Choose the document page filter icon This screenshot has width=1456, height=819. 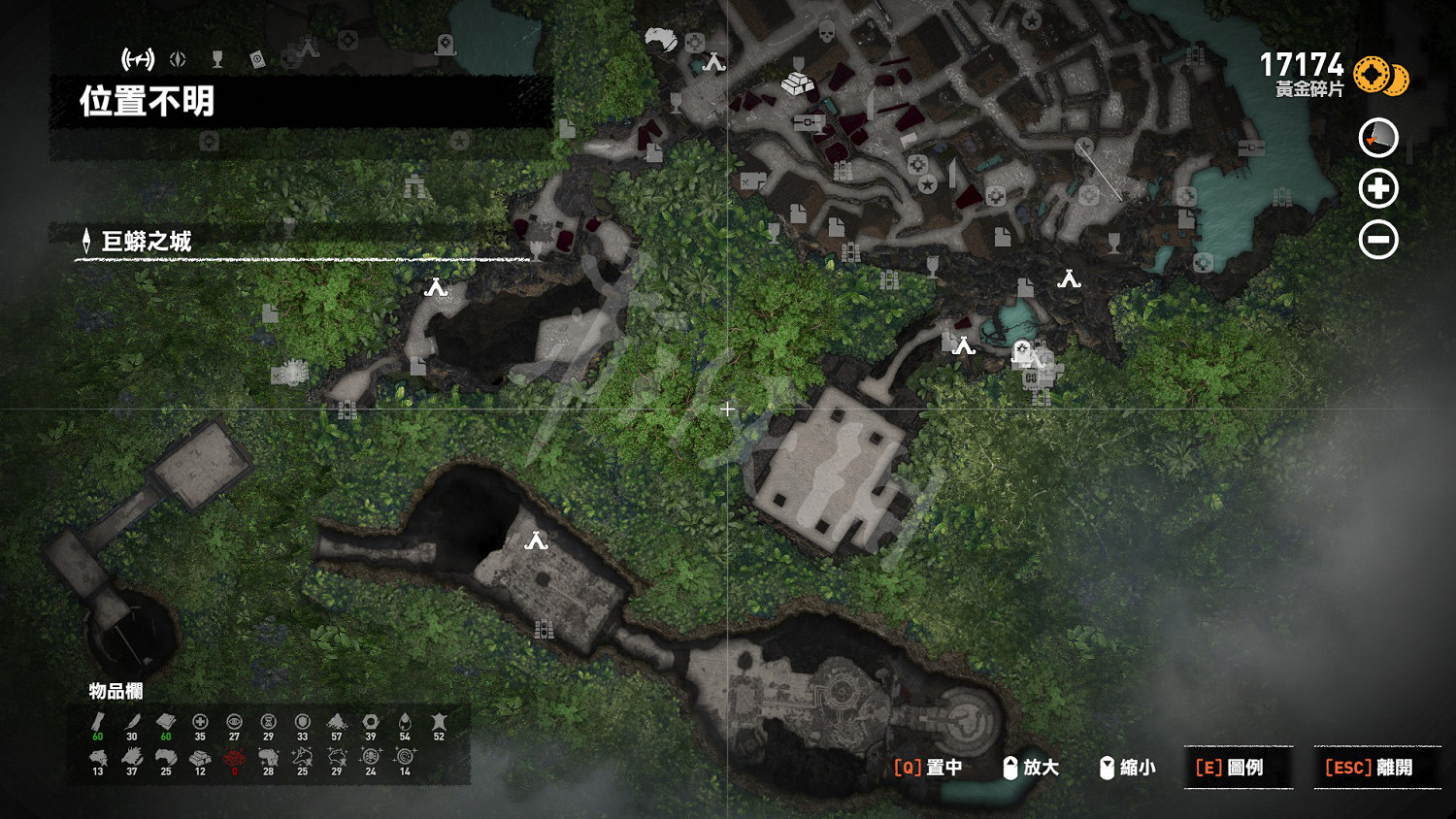point(257,60)
